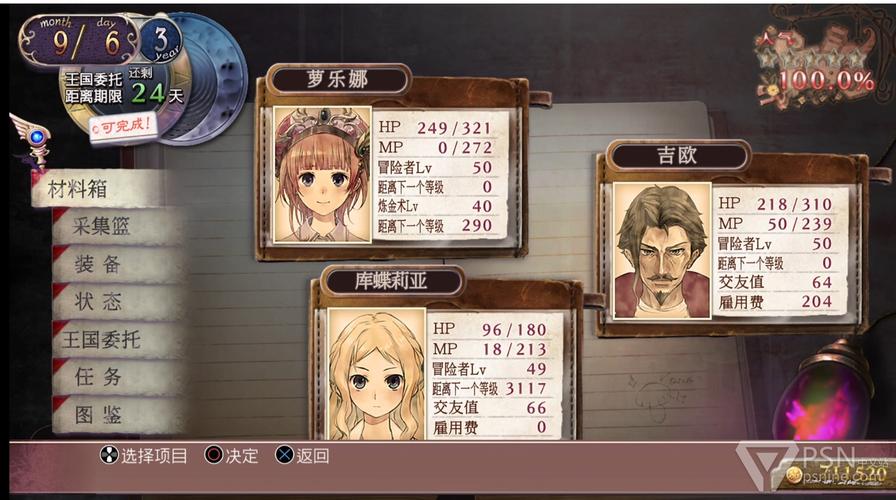896x500 pixels.
Task: Open the 任务 quest list
Action: [98, 377]
